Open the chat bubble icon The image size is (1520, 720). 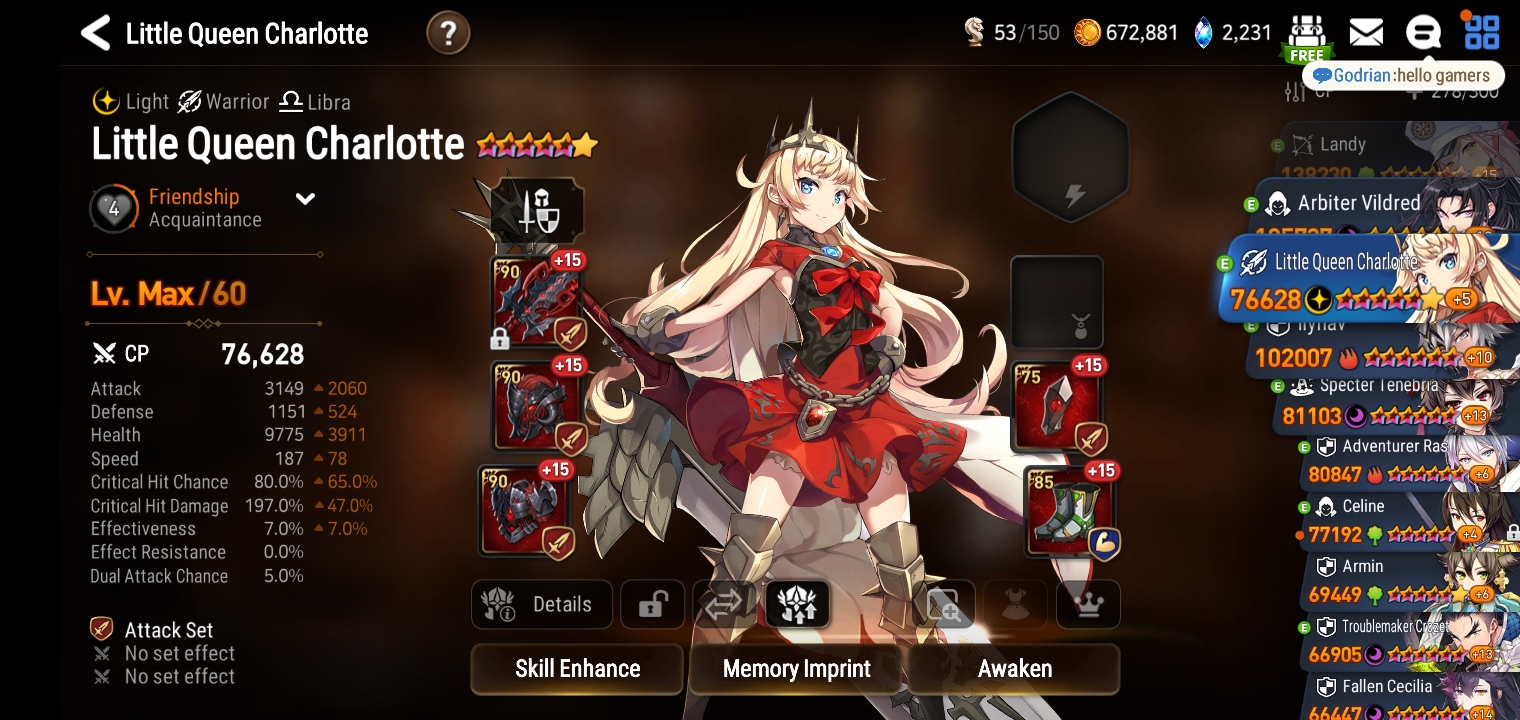[x=1423, y=33]
